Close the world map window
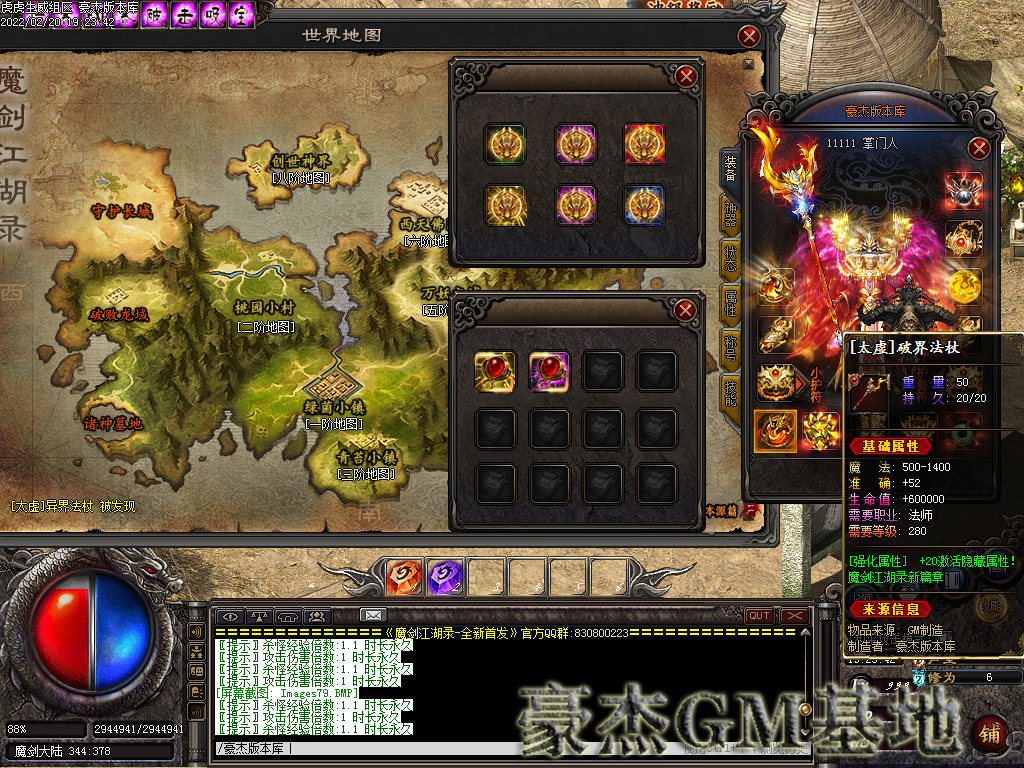Screen dimensions: 1024x768 [749, 37]
